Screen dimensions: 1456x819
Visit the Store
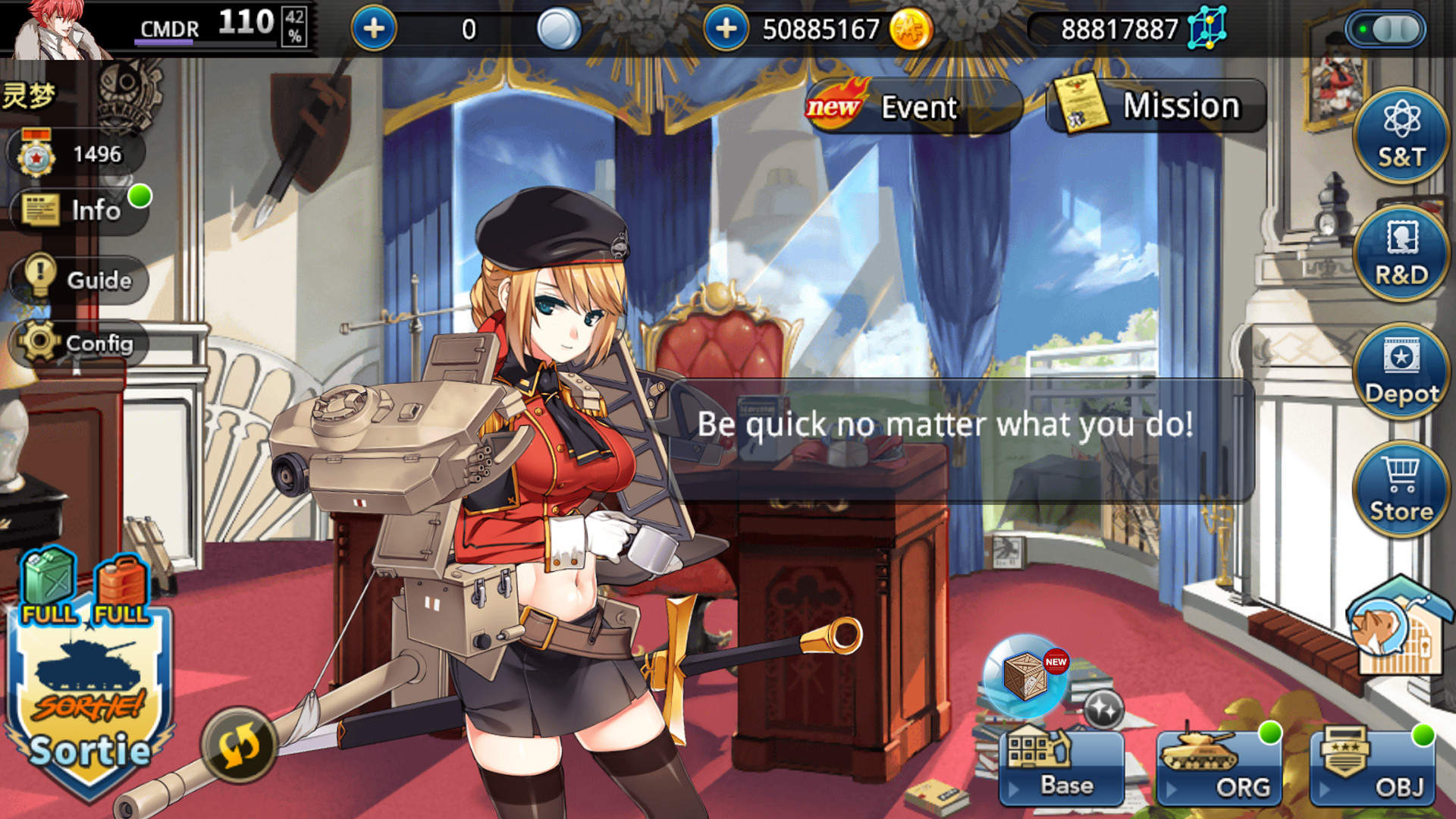(x=1401, y=489)
